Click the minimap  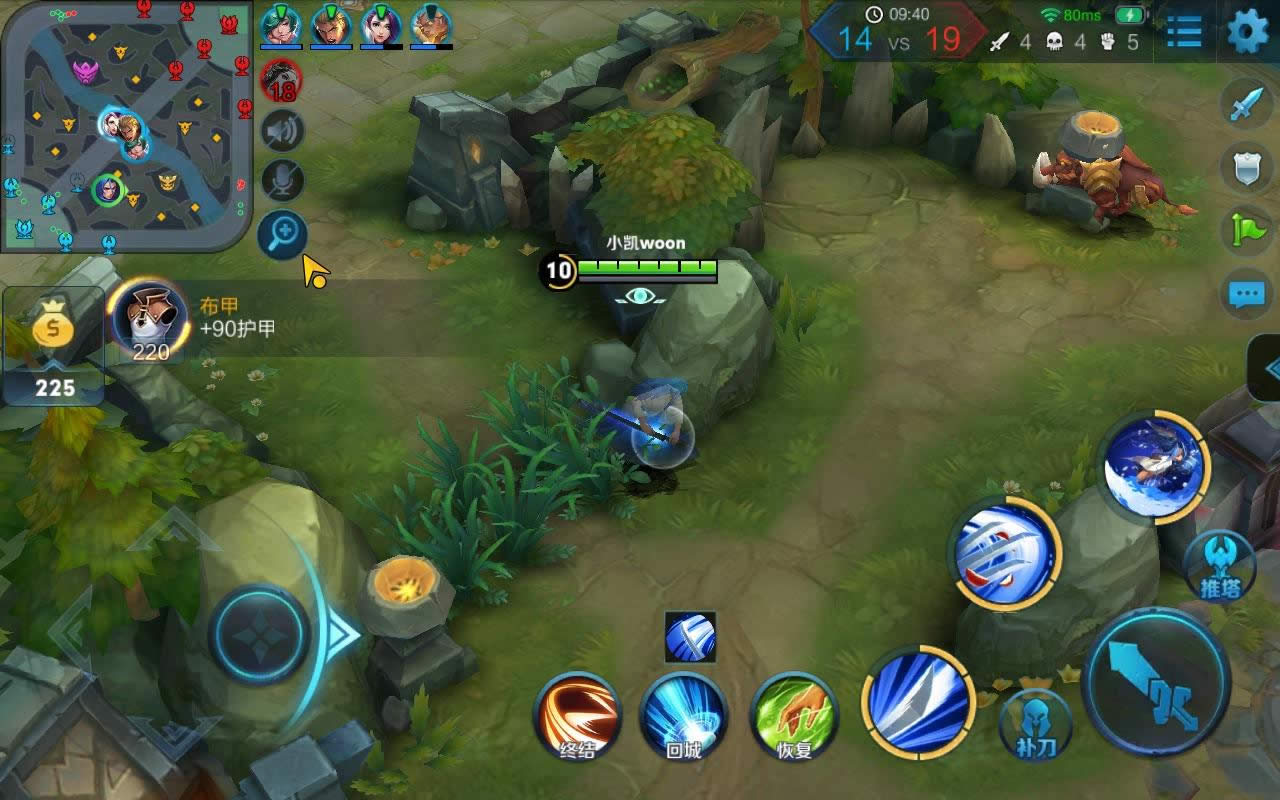coord(125,125)
